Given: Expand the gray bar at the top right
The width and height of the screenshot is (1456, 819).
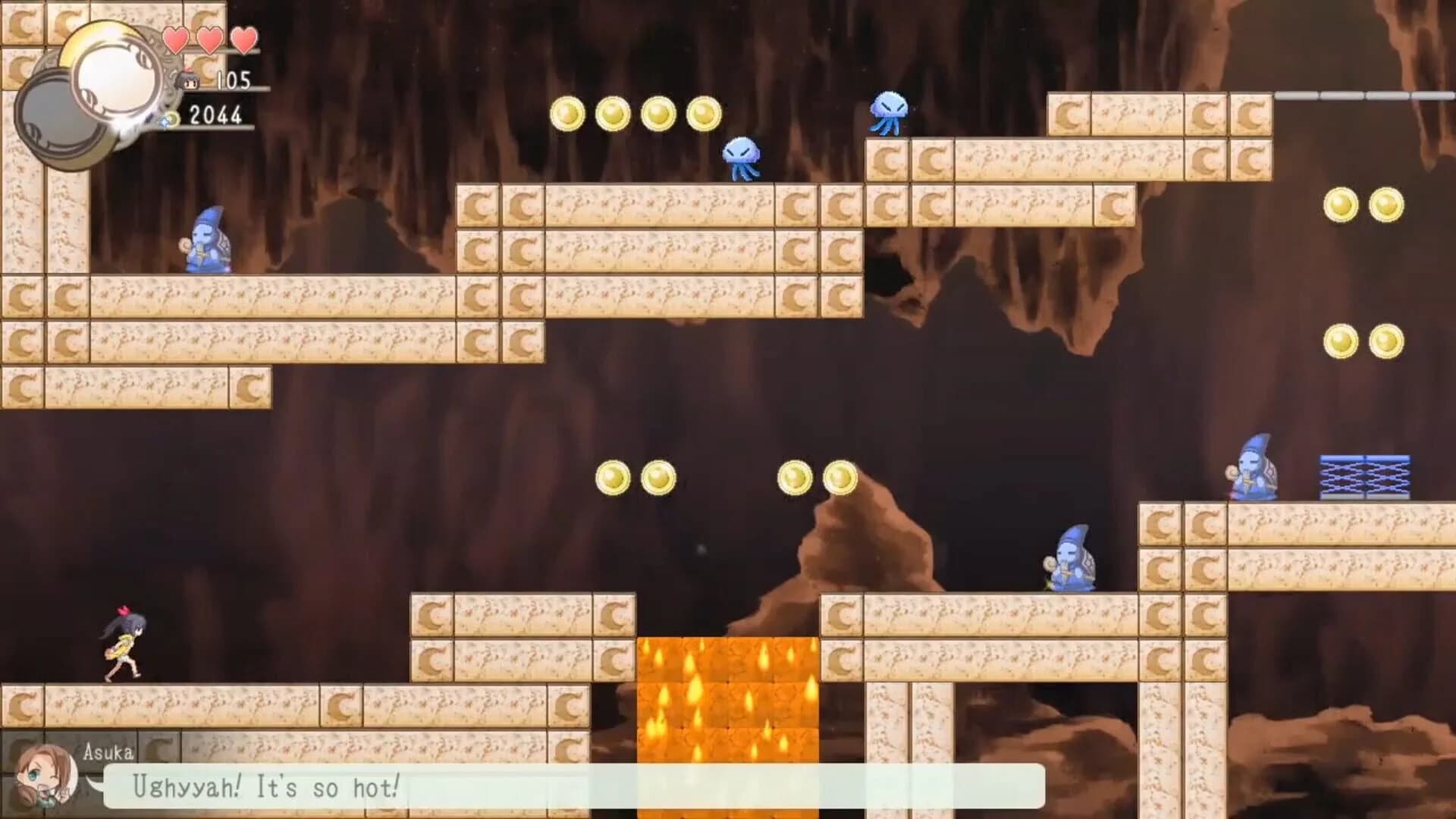Looking at the screenshot, I should 1365,97.
